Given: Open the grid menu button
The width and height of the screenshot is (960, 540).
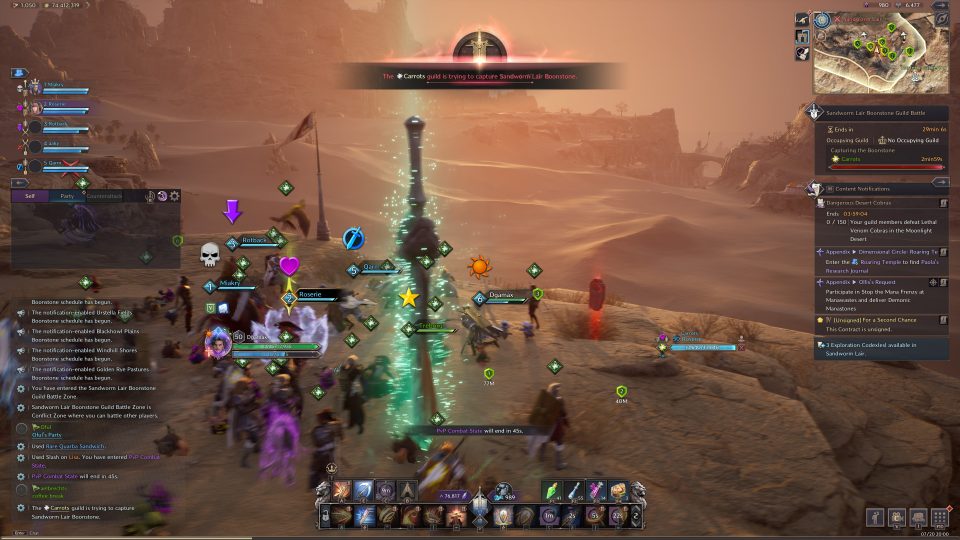Looking at the screenshot, I should (x=939, y=517).
